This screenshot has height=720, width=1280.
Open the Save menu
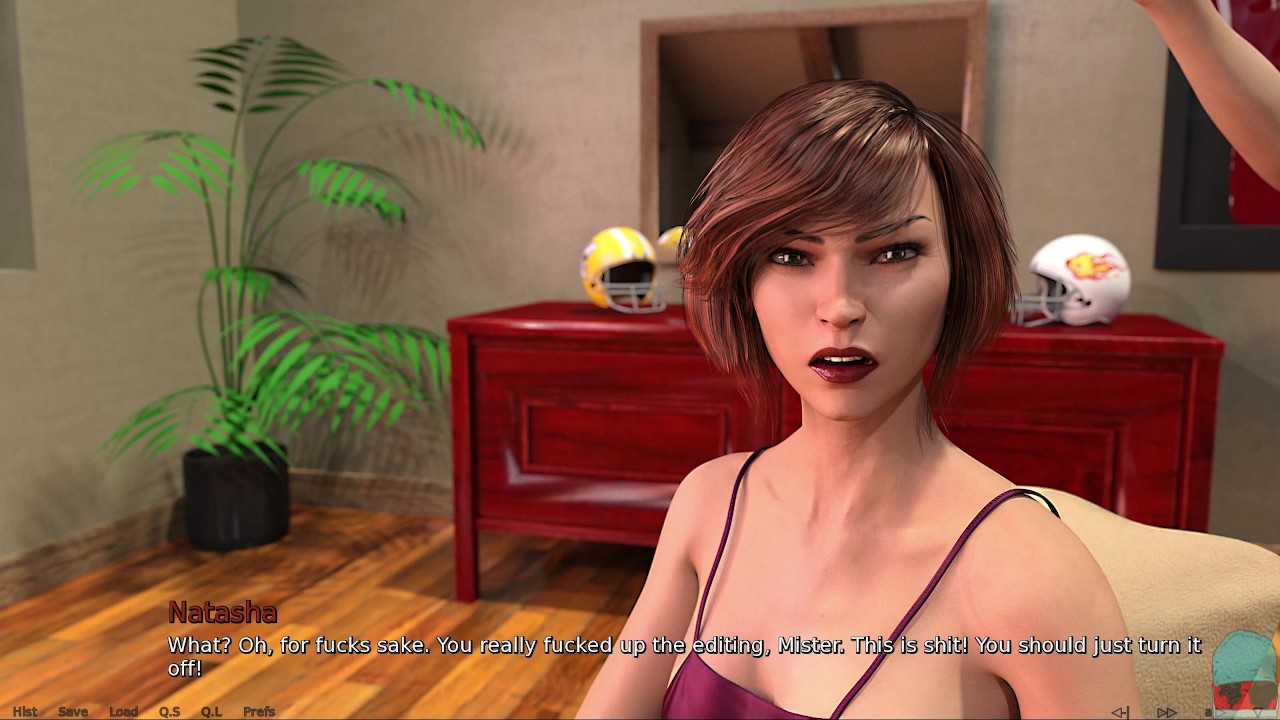point(73,712)
